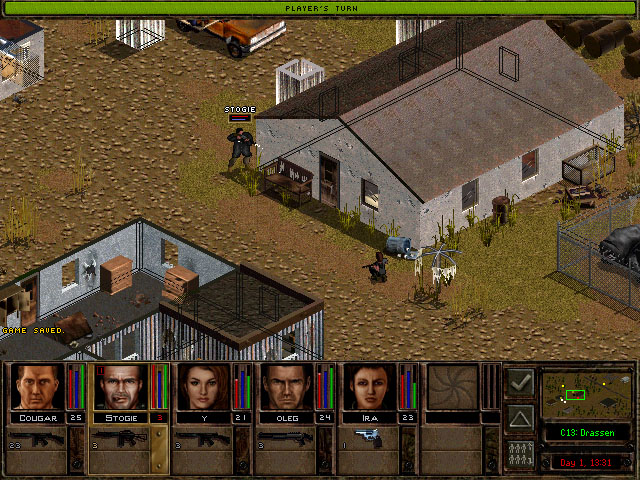Viewport: 640px width, 480px height.
Task: Click Cougar's rifle weapon slot
Action: pyautogui.click(x=37, y=439)
